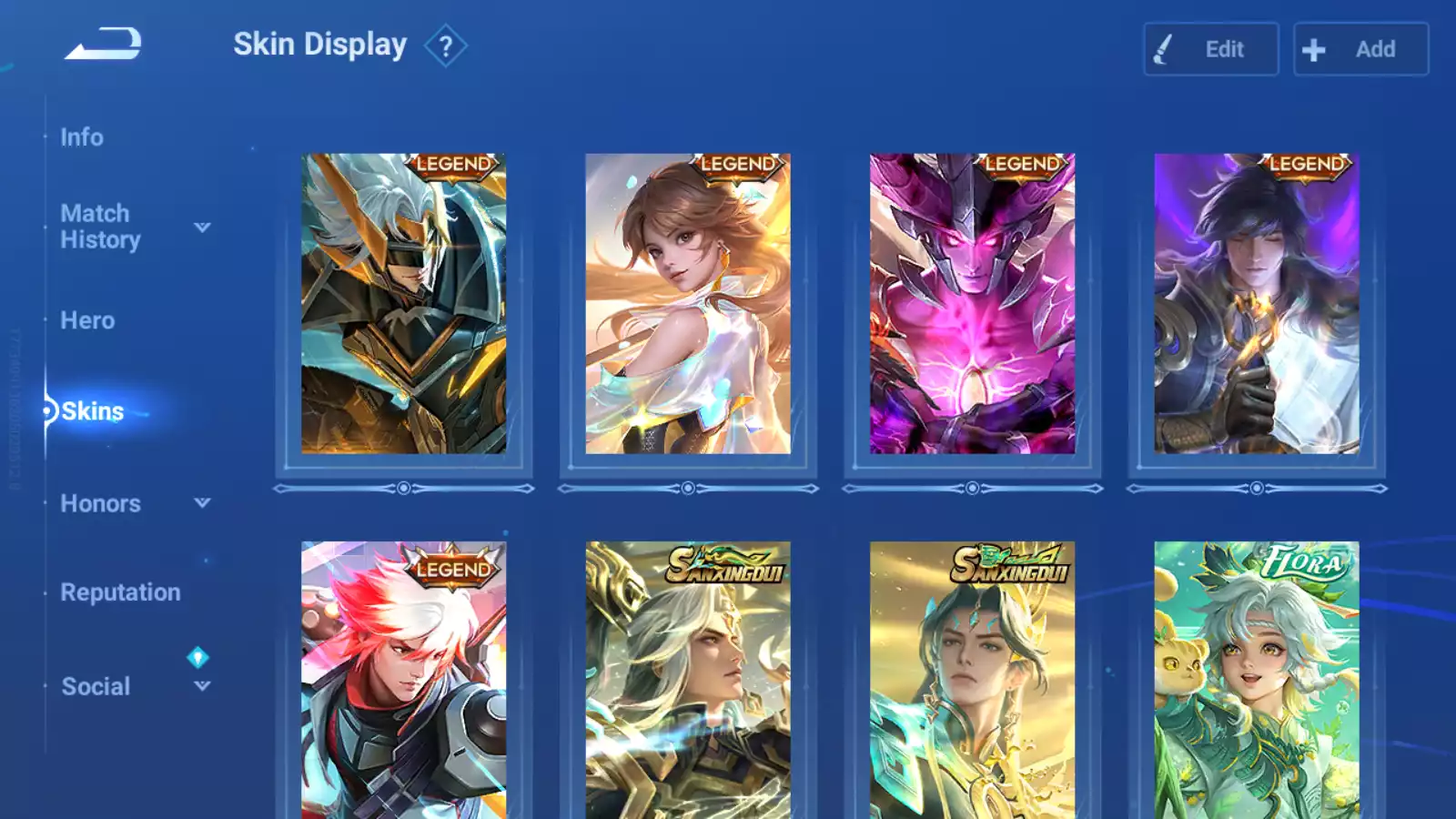The image size is (1456, 819).
Task: Go back with the return arrow
Action: tap(103, 44)
